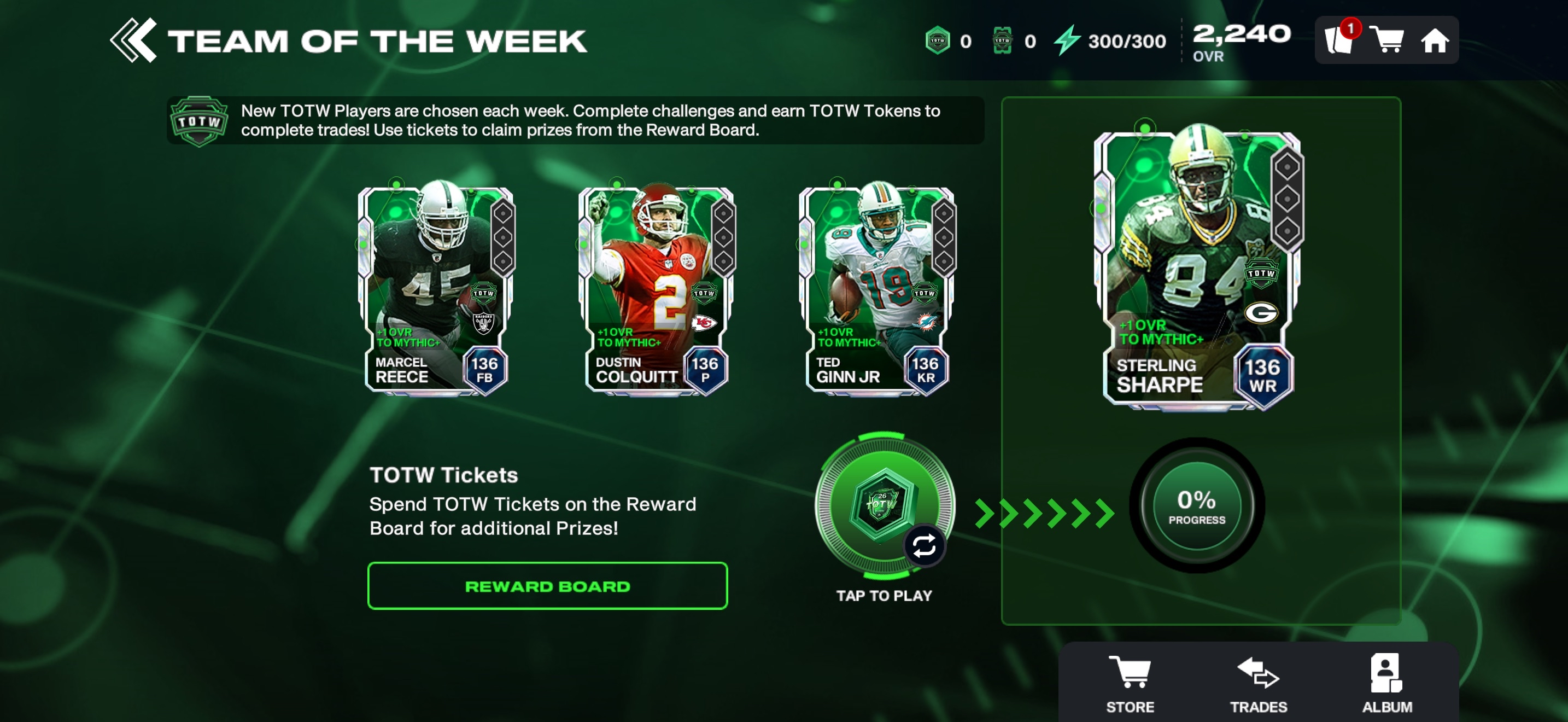
Task: Open the Album
Action: pyautogui.click(x=1386, y=683)
